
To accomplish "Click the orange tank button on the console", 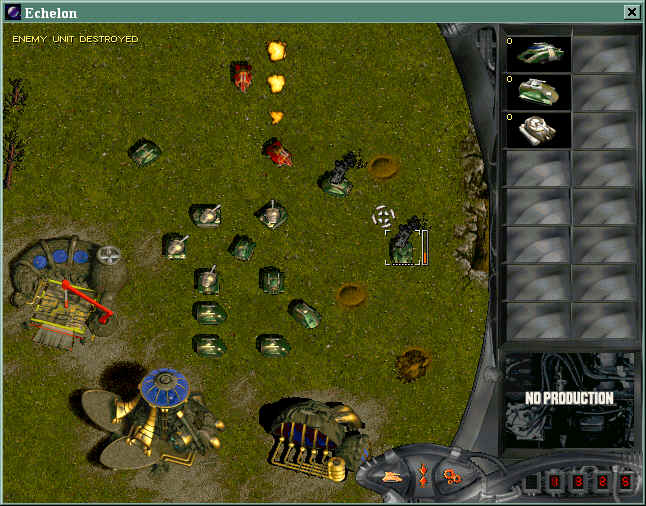I will (393, 475).
